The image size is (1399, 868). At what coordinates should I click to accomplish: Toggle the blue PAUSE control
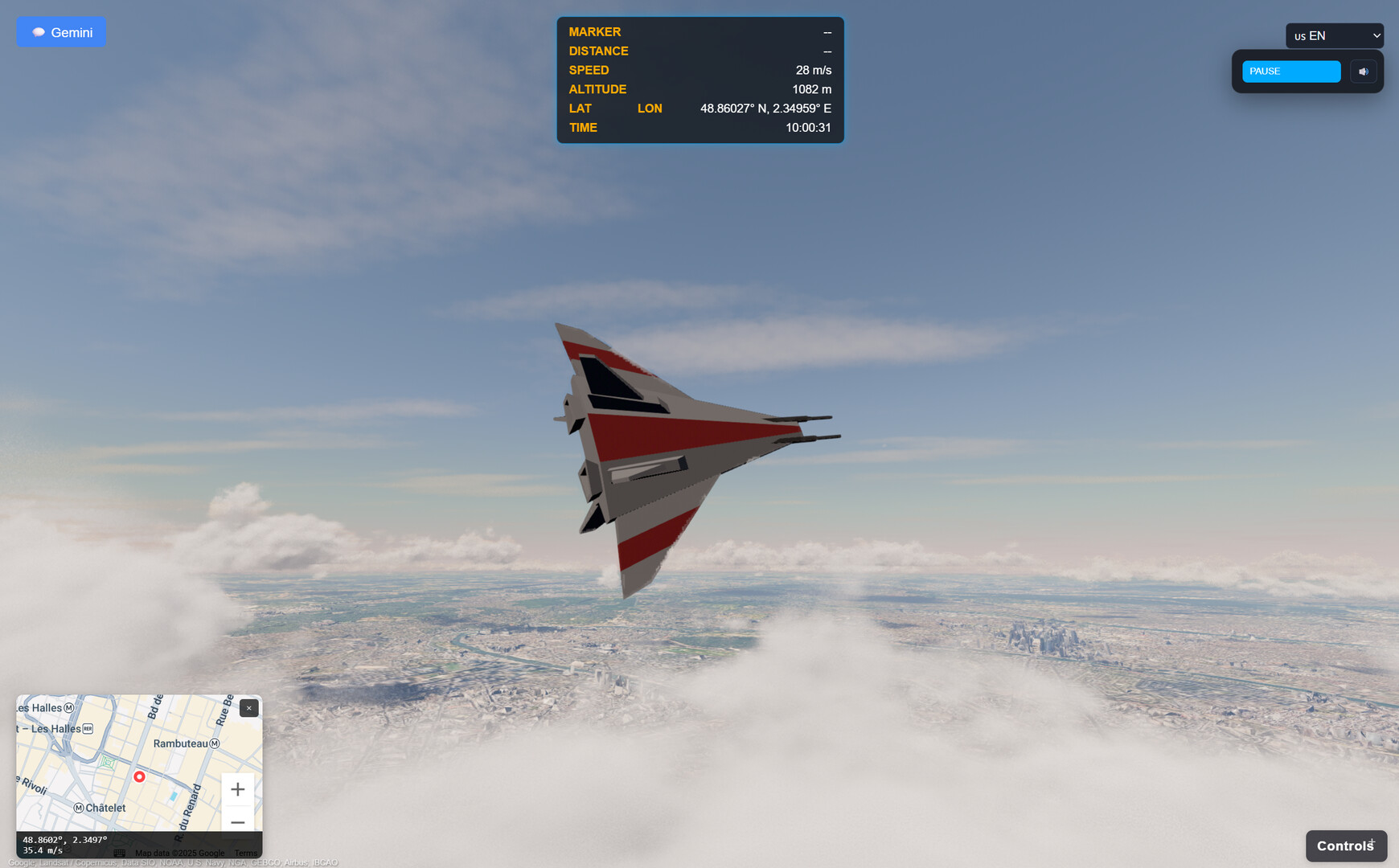click(x=1290, y=71)
